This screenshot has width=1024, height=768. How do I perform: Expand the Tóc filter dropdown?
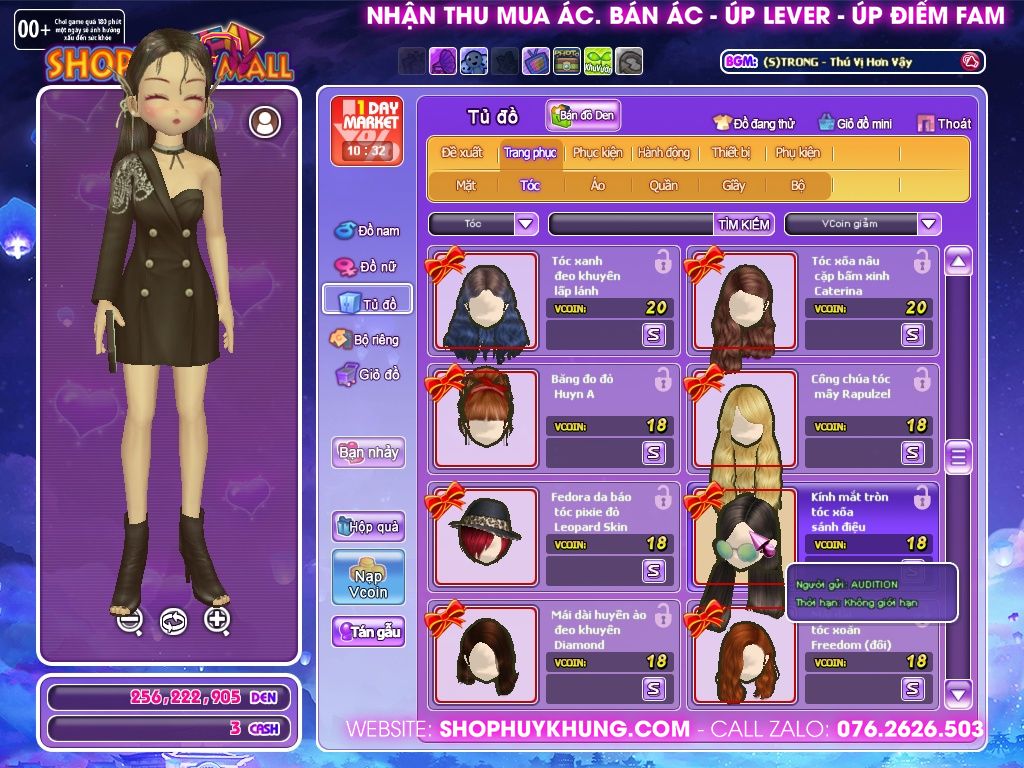tap(526, 224)
